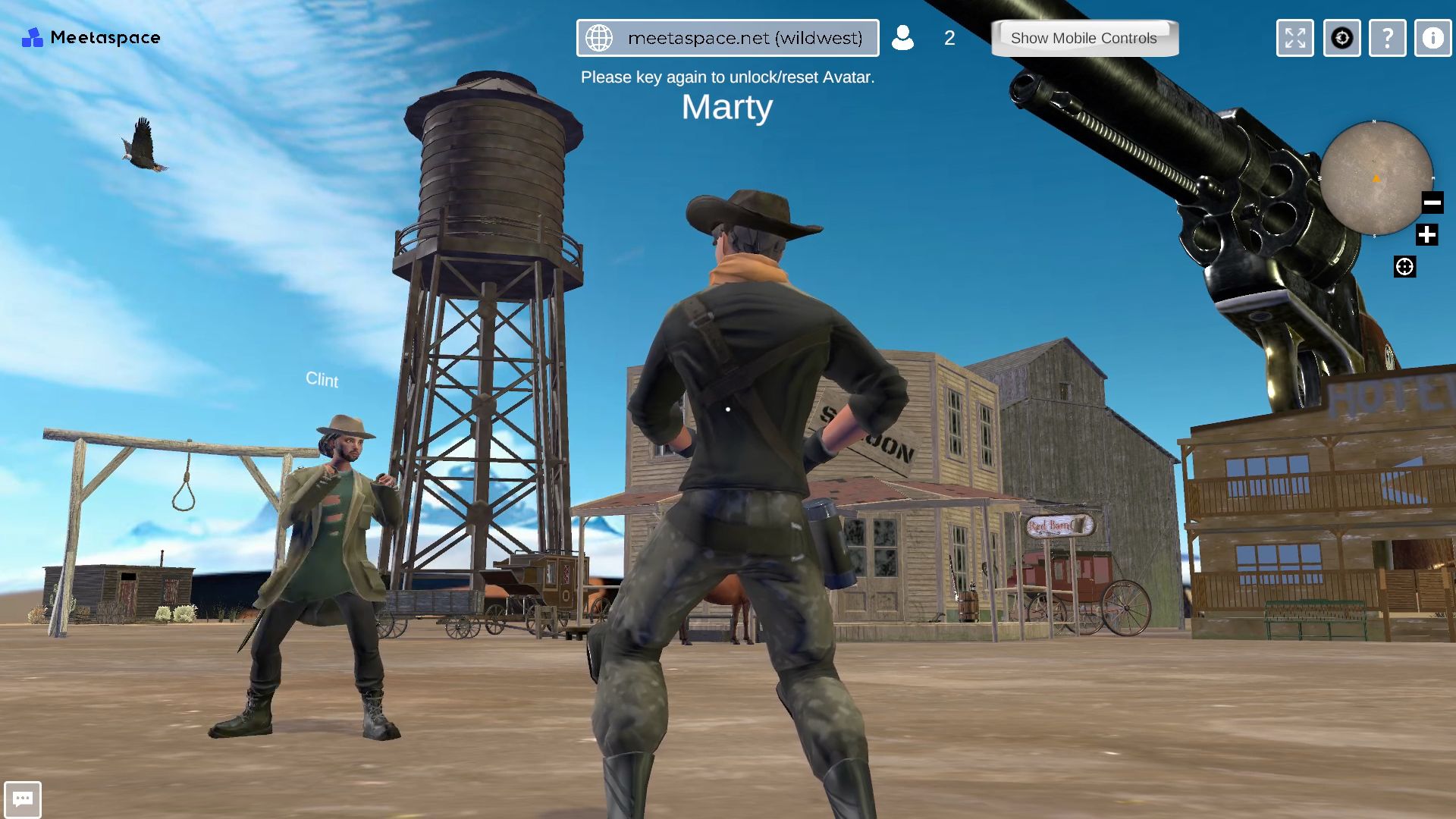Click the Meetaspace logo
The height and width of the screenshot is (819, 1456).
point(91,37)
